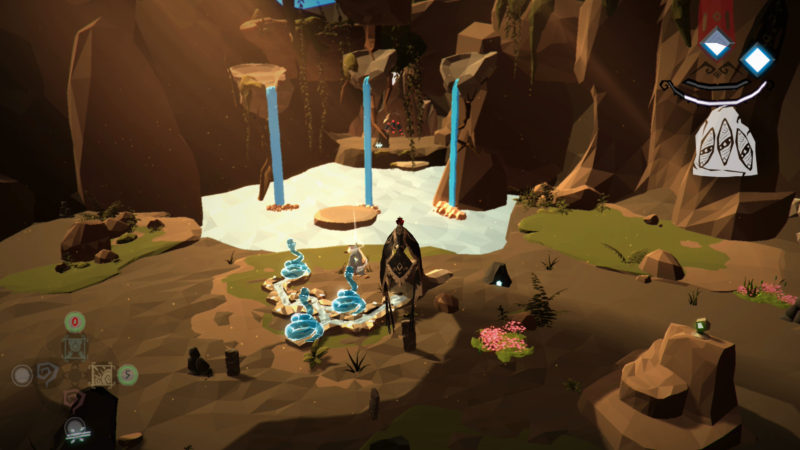Activate the grey spiral ability on the left
Screen dimensions: 800x450
47,375
